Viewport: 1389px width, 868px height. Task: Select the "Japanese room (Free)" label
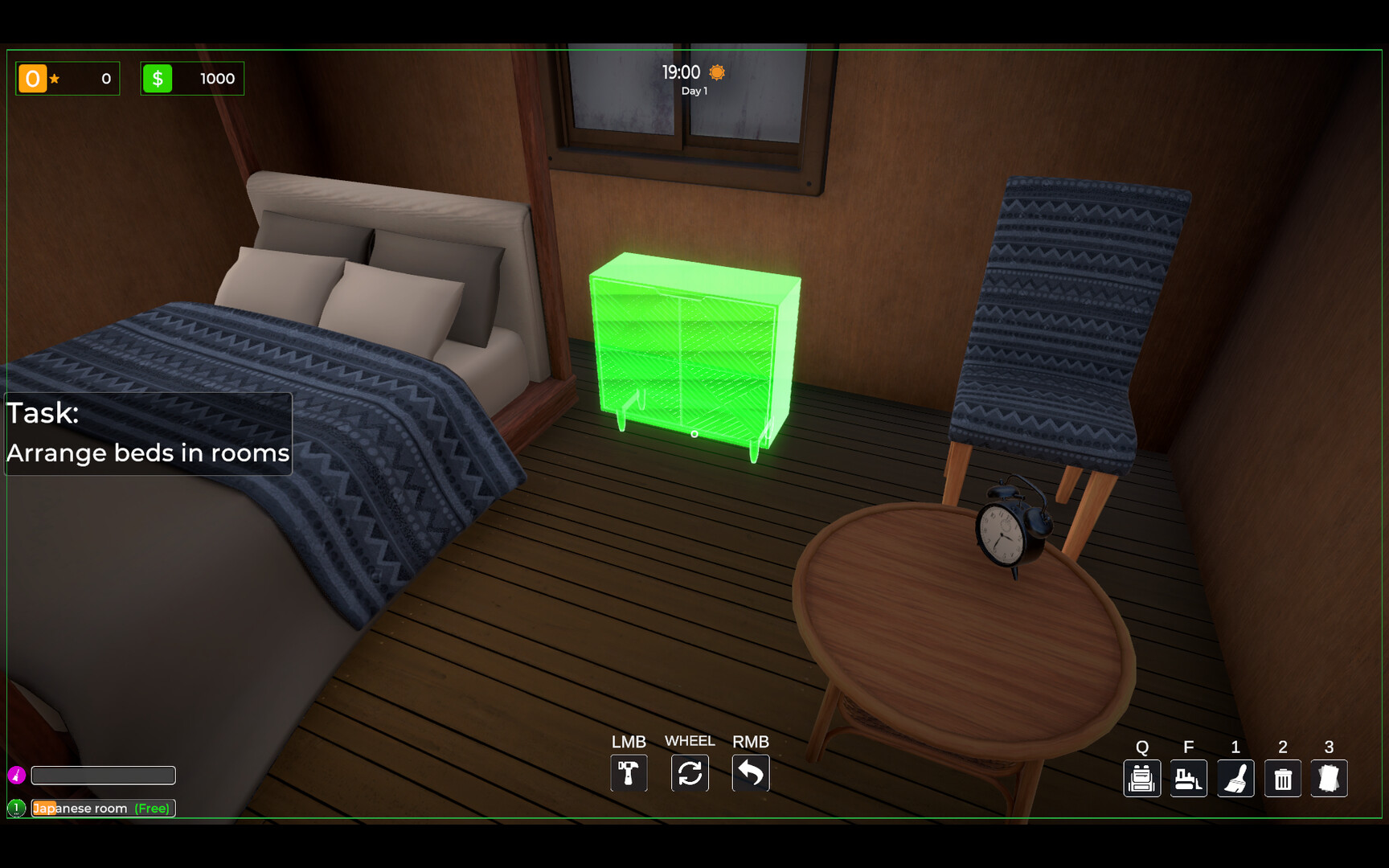pos(103,808)
